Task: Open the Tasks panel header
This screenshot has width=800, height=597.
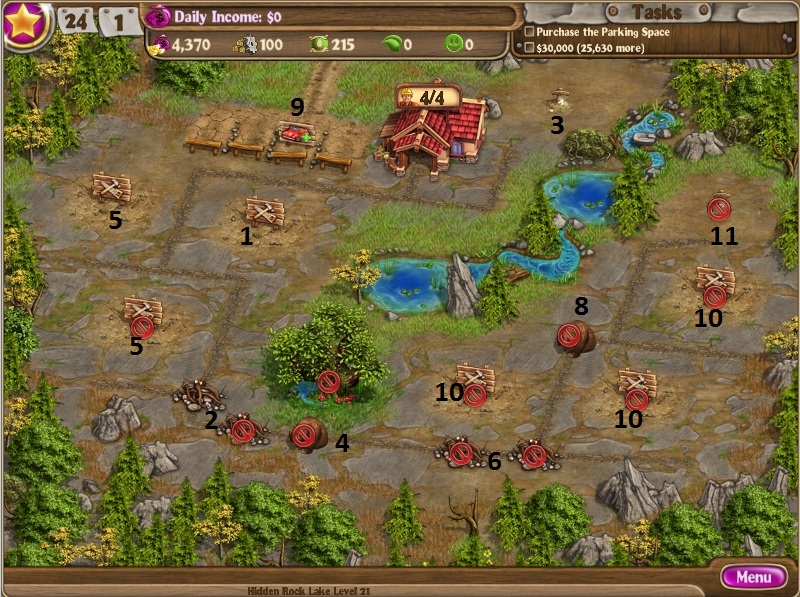Action: tap(657, 12)
